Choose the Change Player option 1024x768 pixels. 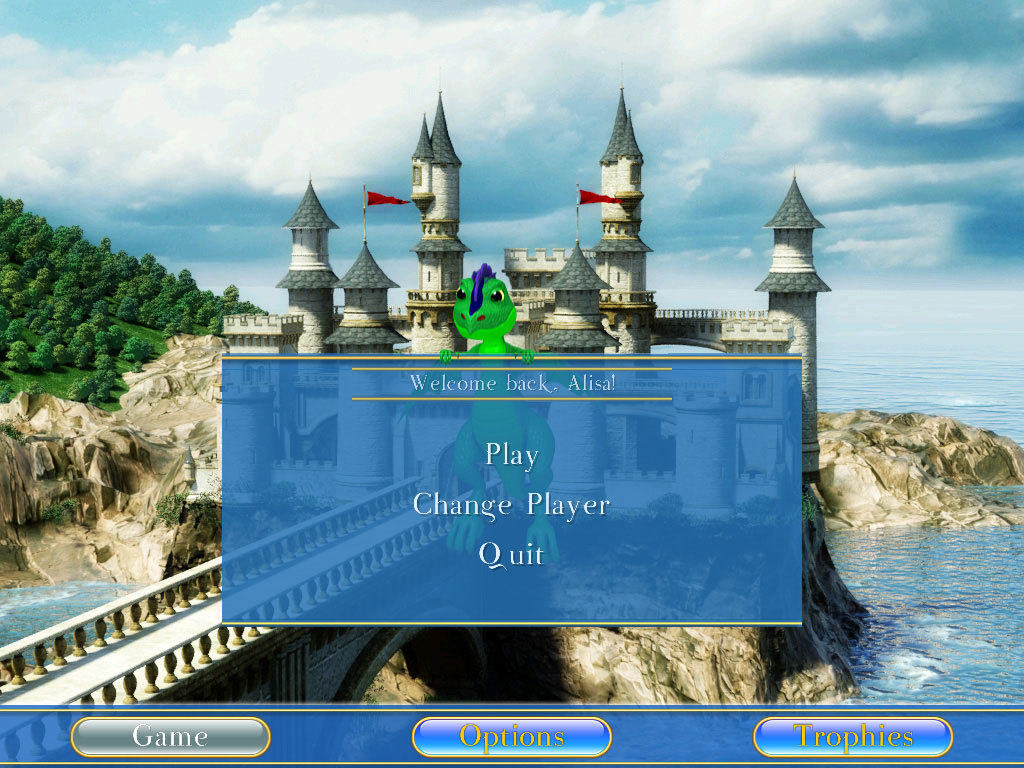pos(511,505)
